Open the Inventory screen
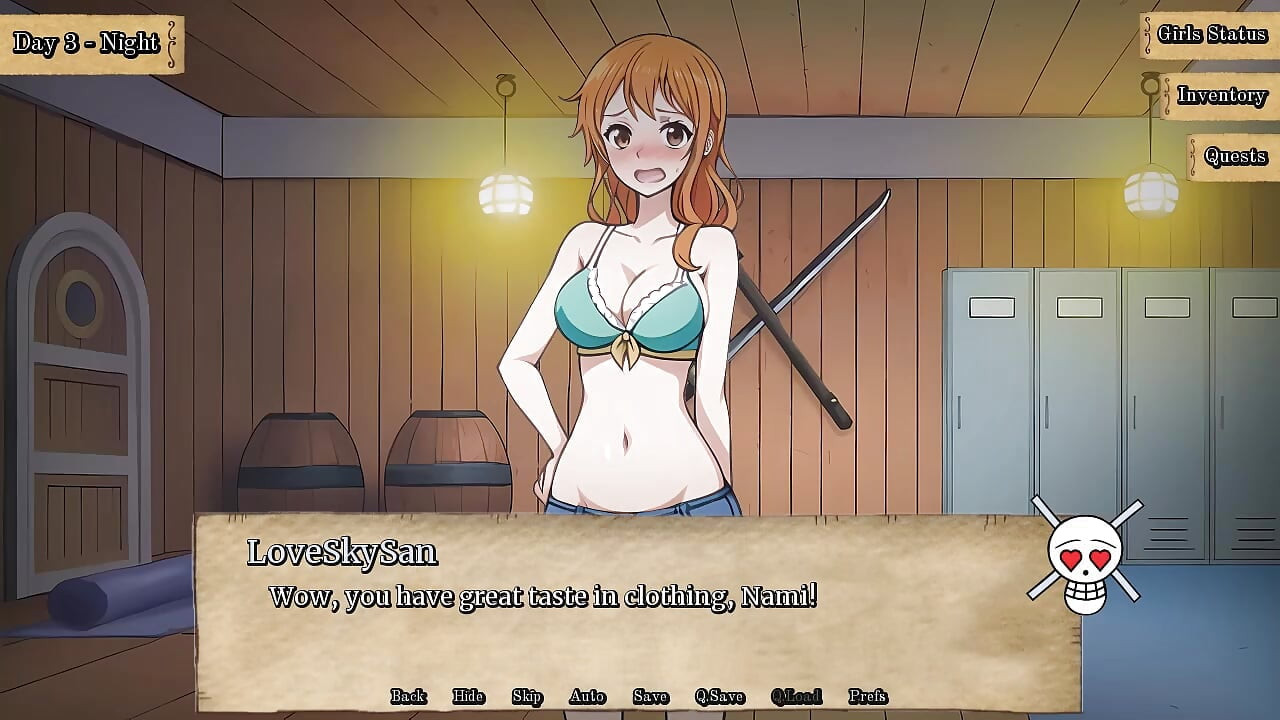 coord(1222,96)
